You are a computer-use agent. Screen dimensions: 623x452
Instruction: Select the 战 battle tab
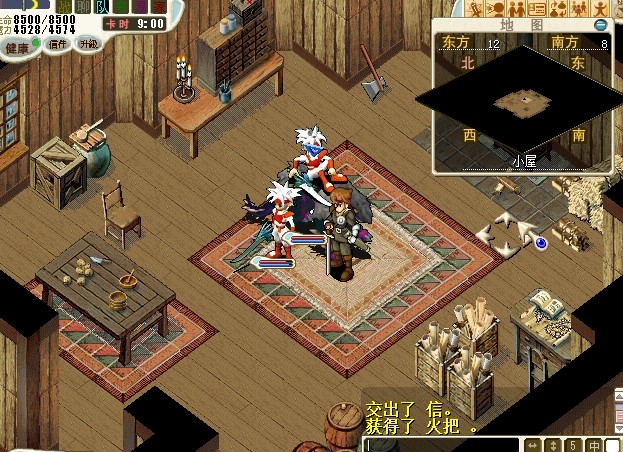point(65,6)
